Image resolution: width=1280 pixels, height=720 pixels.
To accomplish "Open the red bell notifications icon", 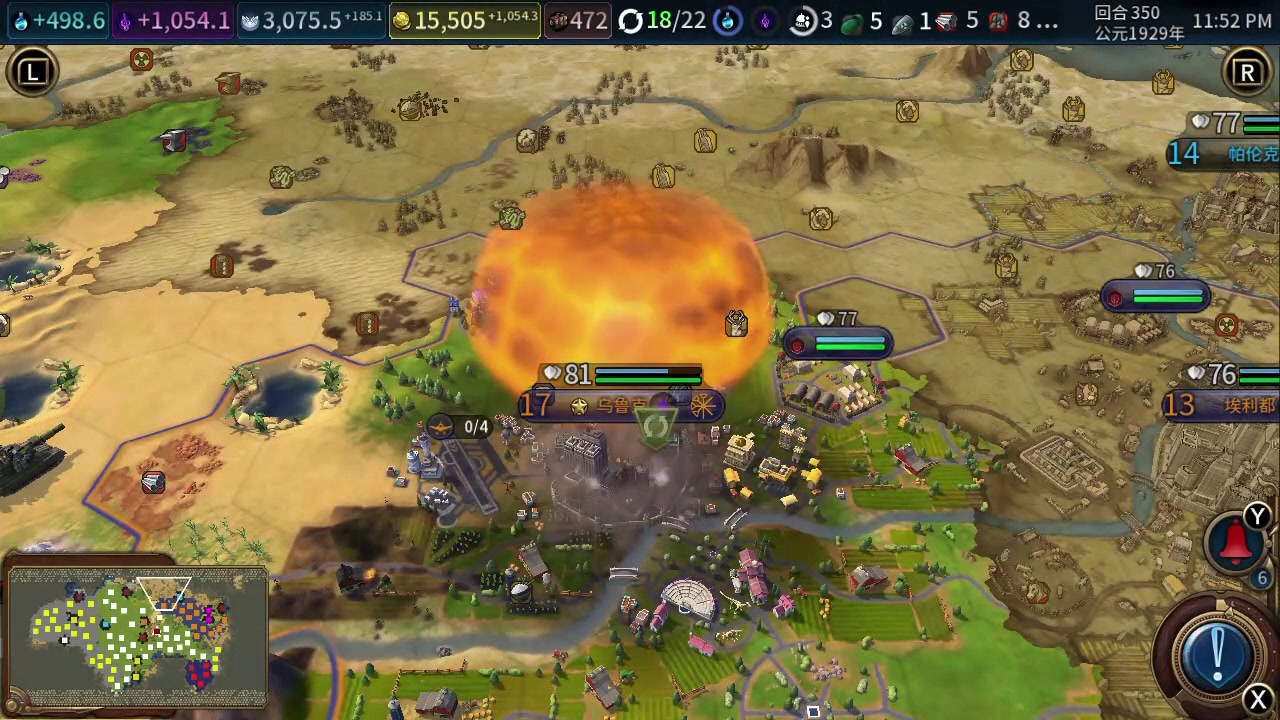I will [x=1237, y=541].
